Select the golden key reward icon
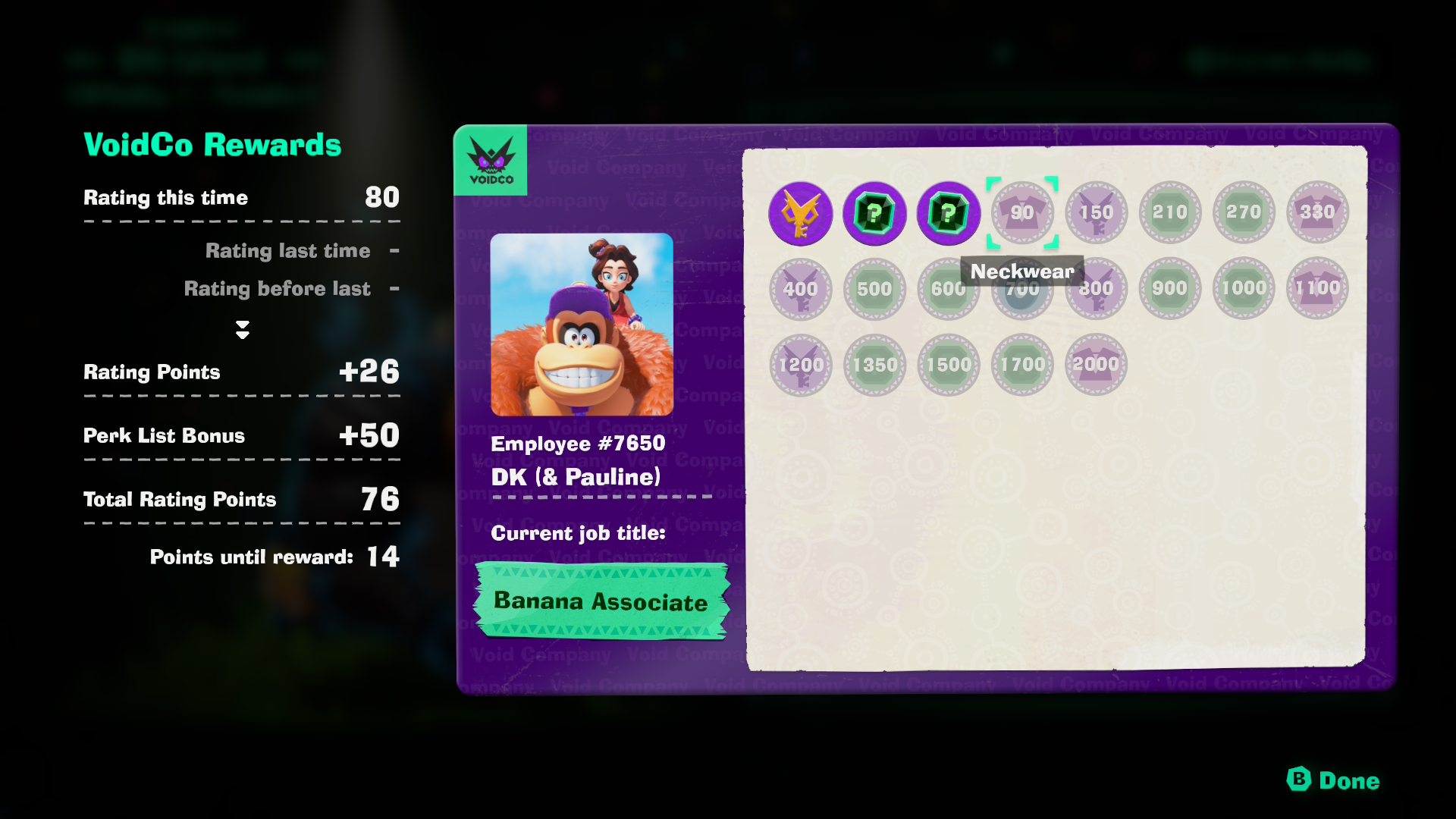This screenshot has height=819, width=1456. (800, 213)
